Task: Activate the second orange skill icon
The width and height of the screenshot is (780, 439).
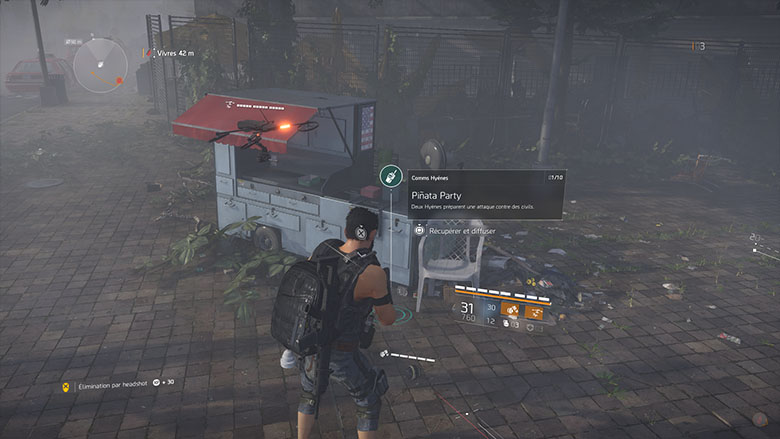Action: (535, 310)
